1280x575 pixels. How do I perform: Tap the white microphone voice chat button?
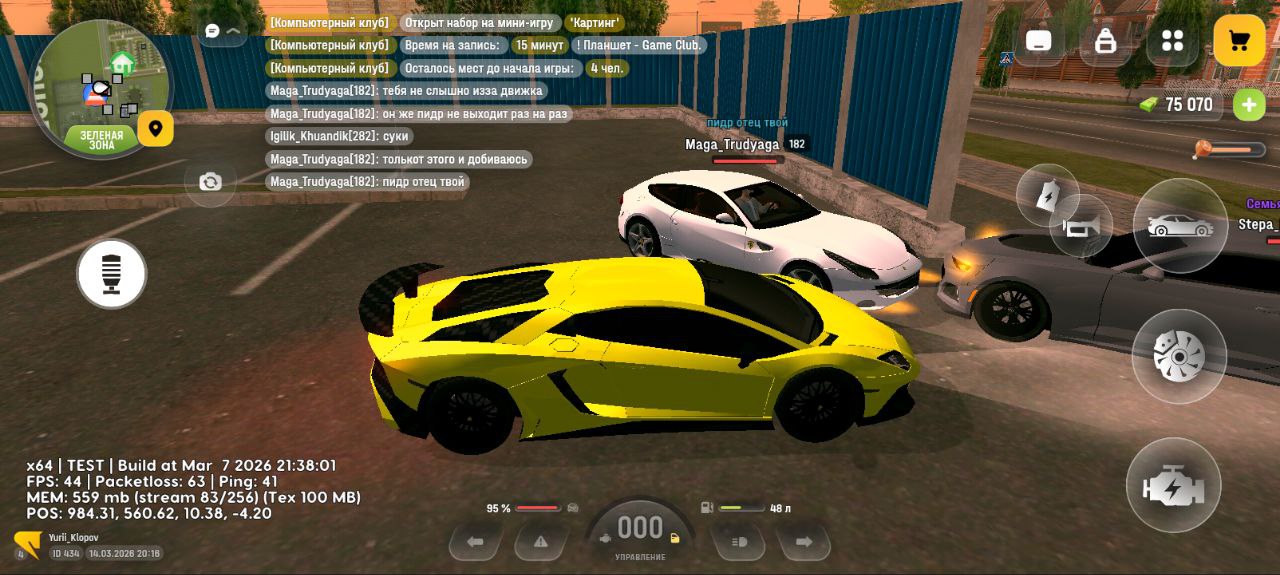tap(112, 274)
